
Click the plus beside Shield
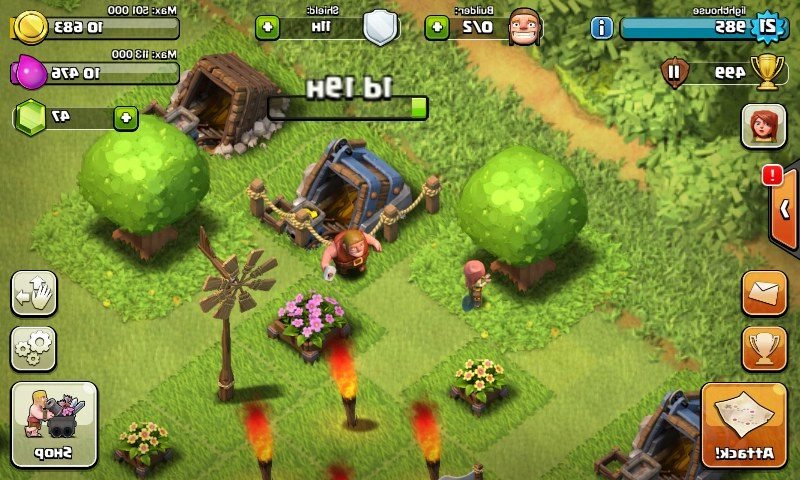(266, 27)
